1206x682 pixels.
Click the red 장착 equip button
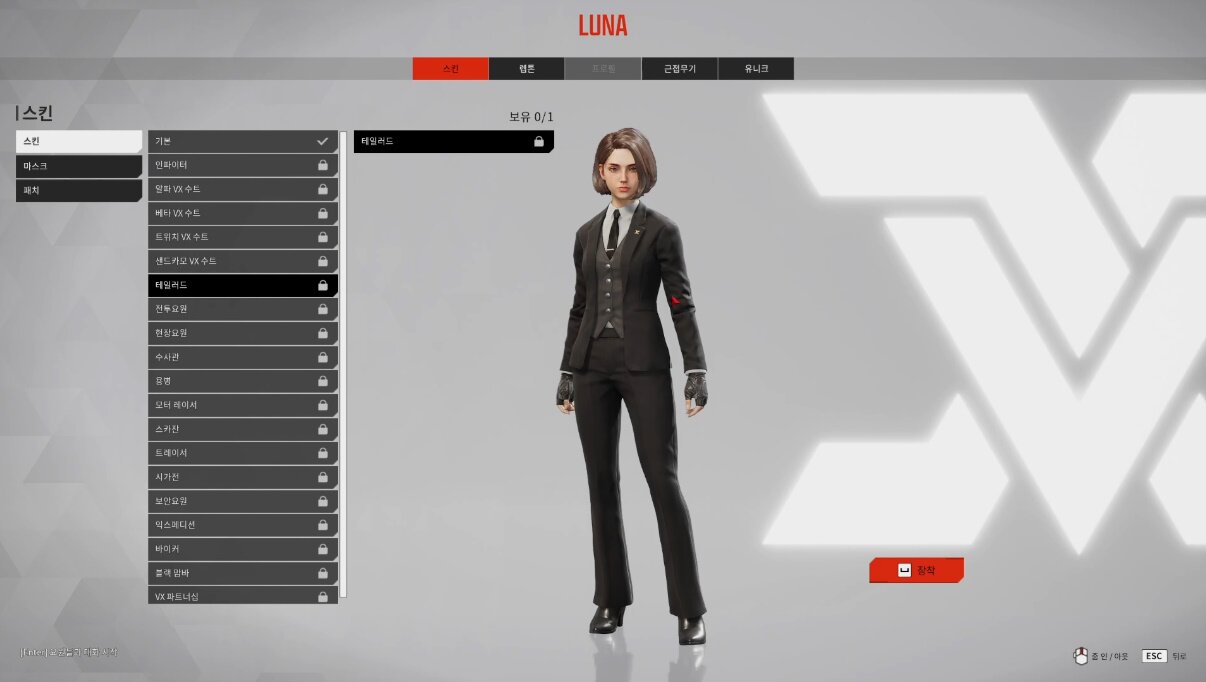[x=916, y=570]
